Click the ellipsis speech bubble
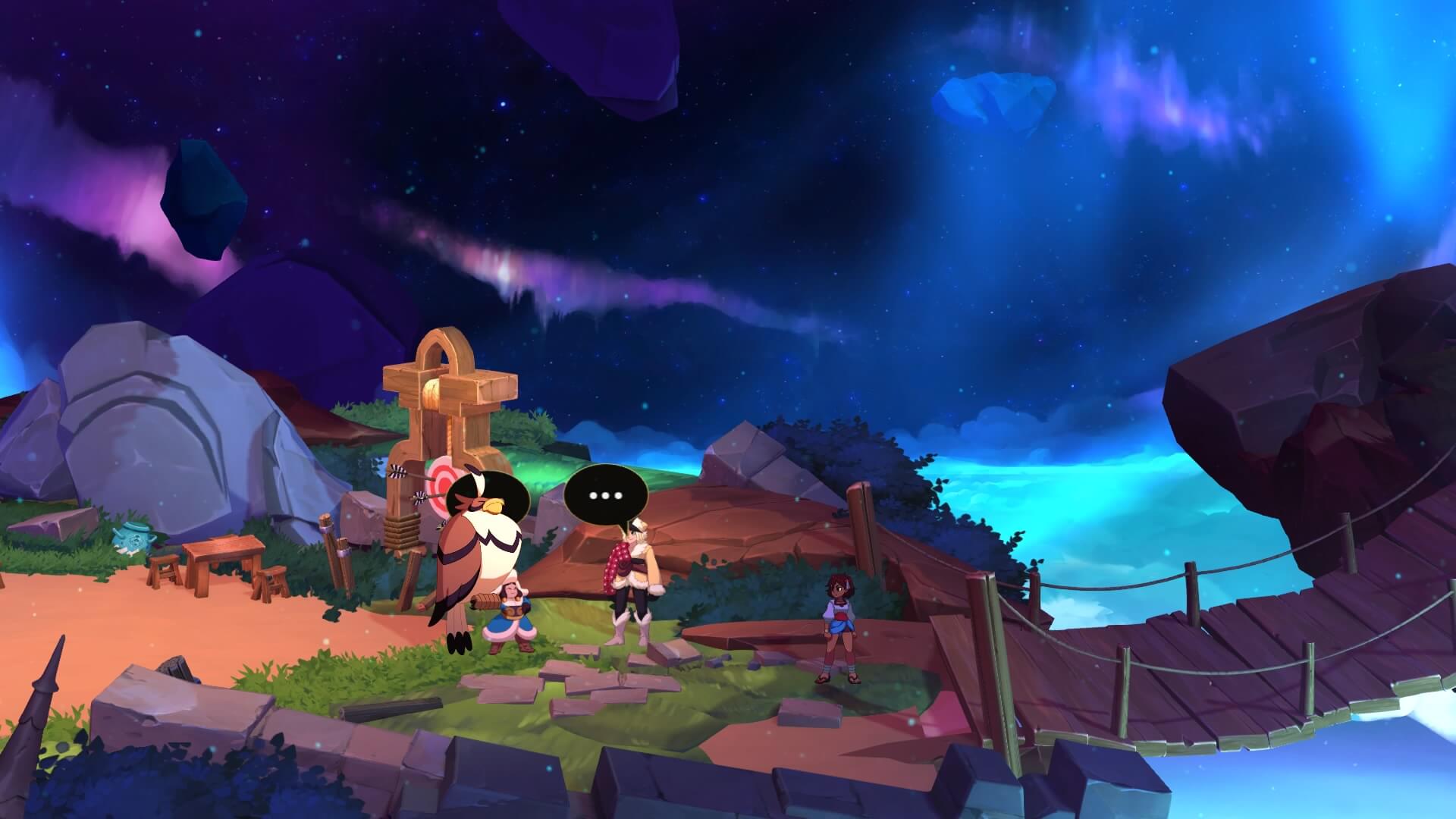The width and height of the screenshot is (1456, 819). pyautogui.click(x=605, y=495)
